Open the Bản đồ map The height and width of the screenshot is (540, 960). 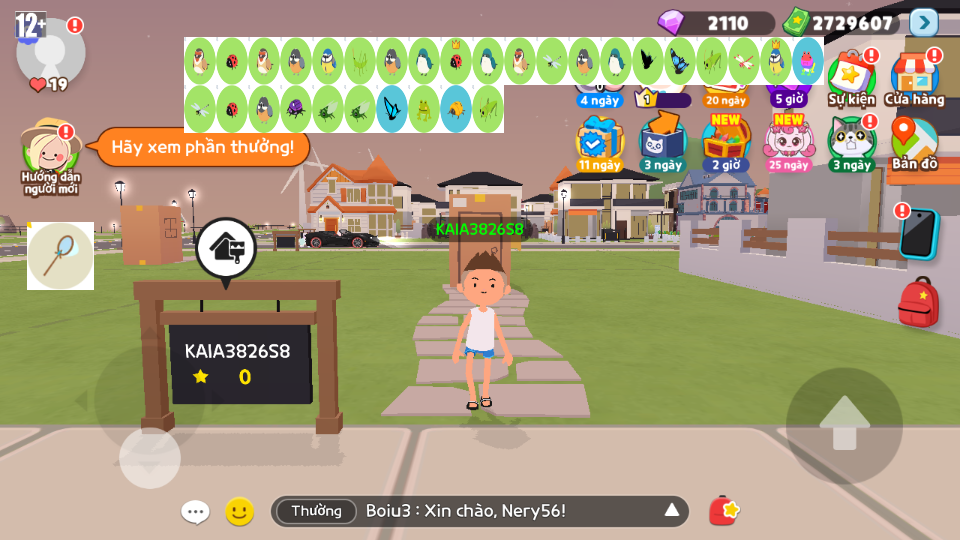[x=914, y=142]
